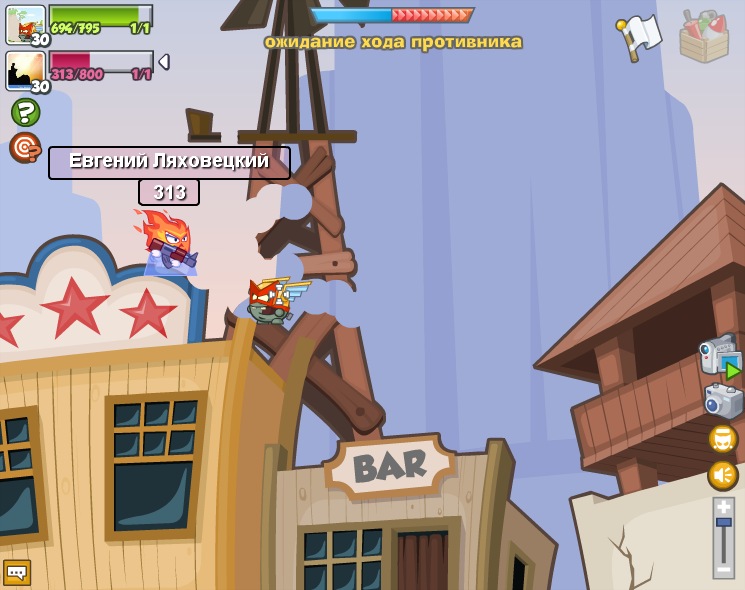Click the target with question mark icon
The width and height of the screenshot is (745, 590).
[25, 147]
